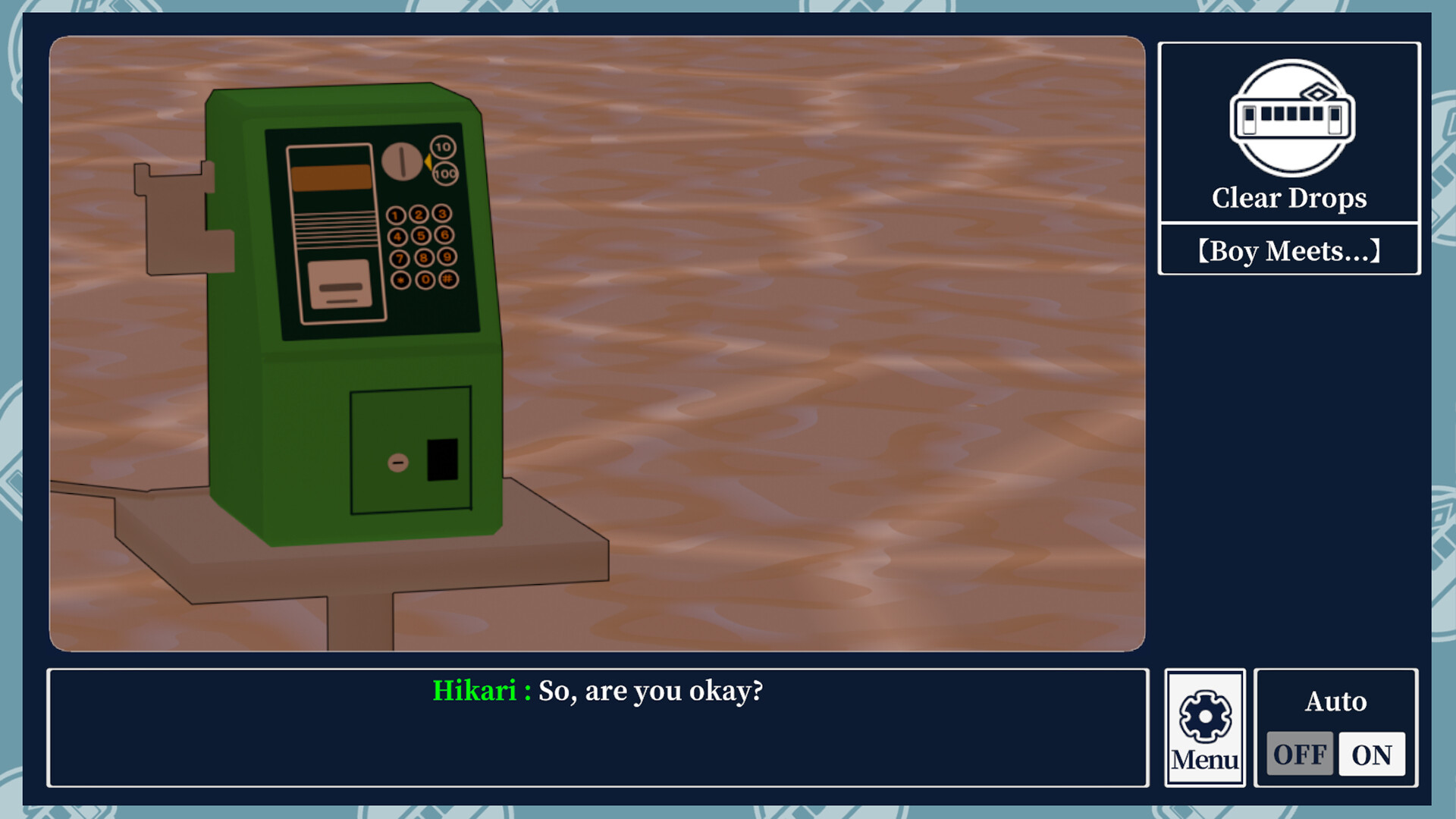
Task: Expand the 【Boy Meets...】 chapter panel
Action: (x=1289, y=252)
